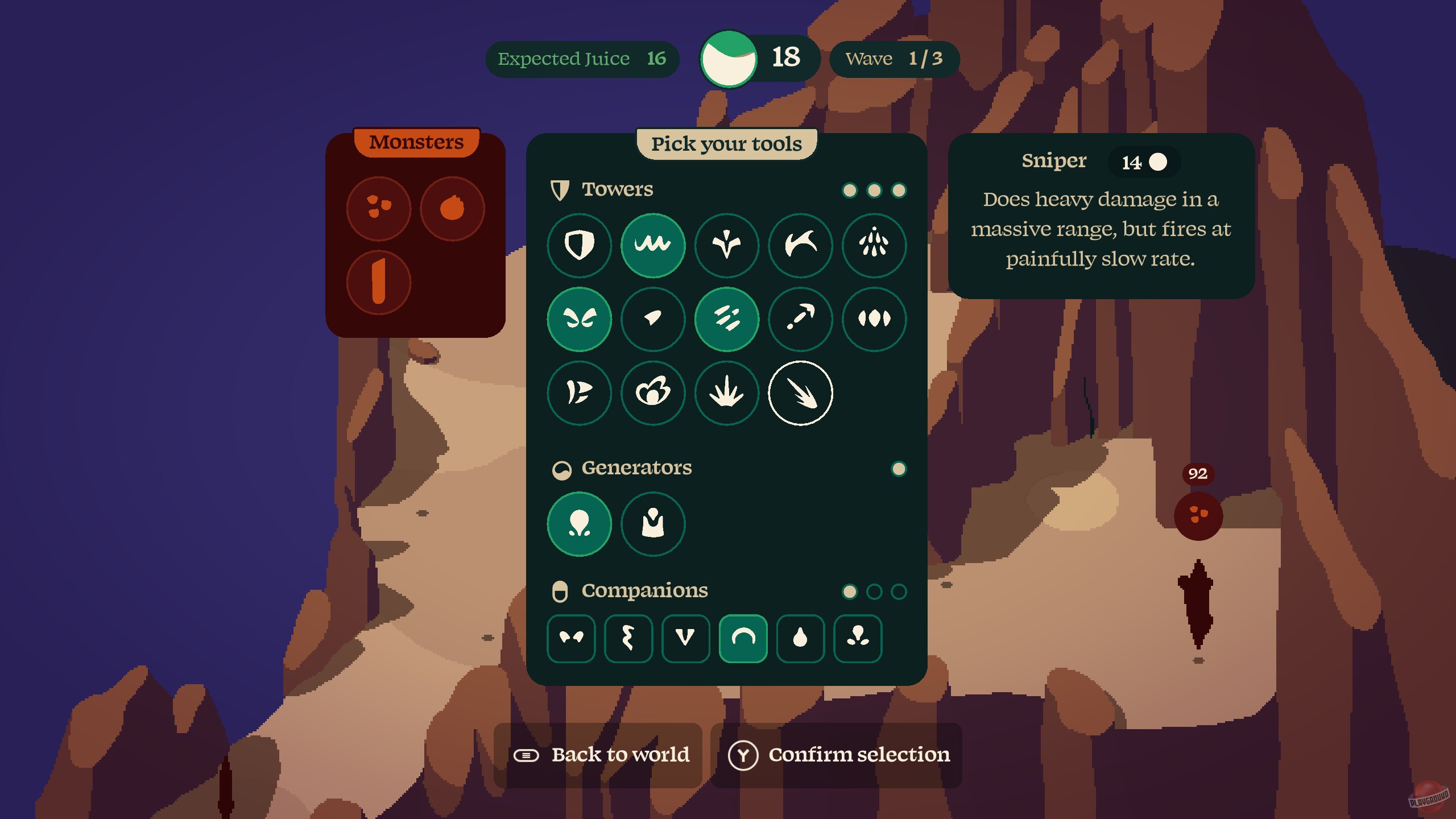
Task: Select the shield tower icon
Action: pyautogui.click(x=580, y=245)
